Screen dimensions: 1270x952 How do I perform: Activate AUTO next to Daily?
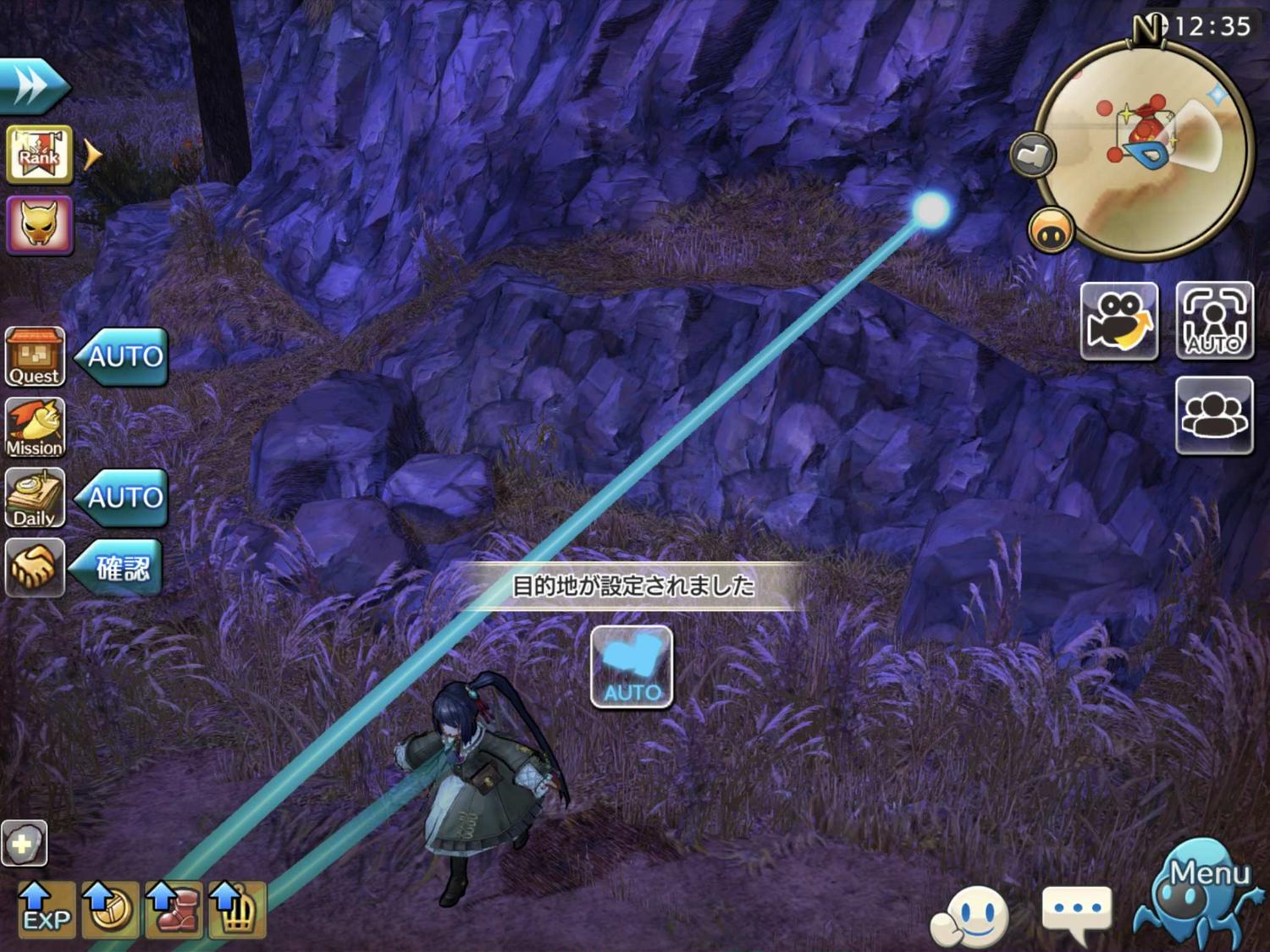coord(123,497)
